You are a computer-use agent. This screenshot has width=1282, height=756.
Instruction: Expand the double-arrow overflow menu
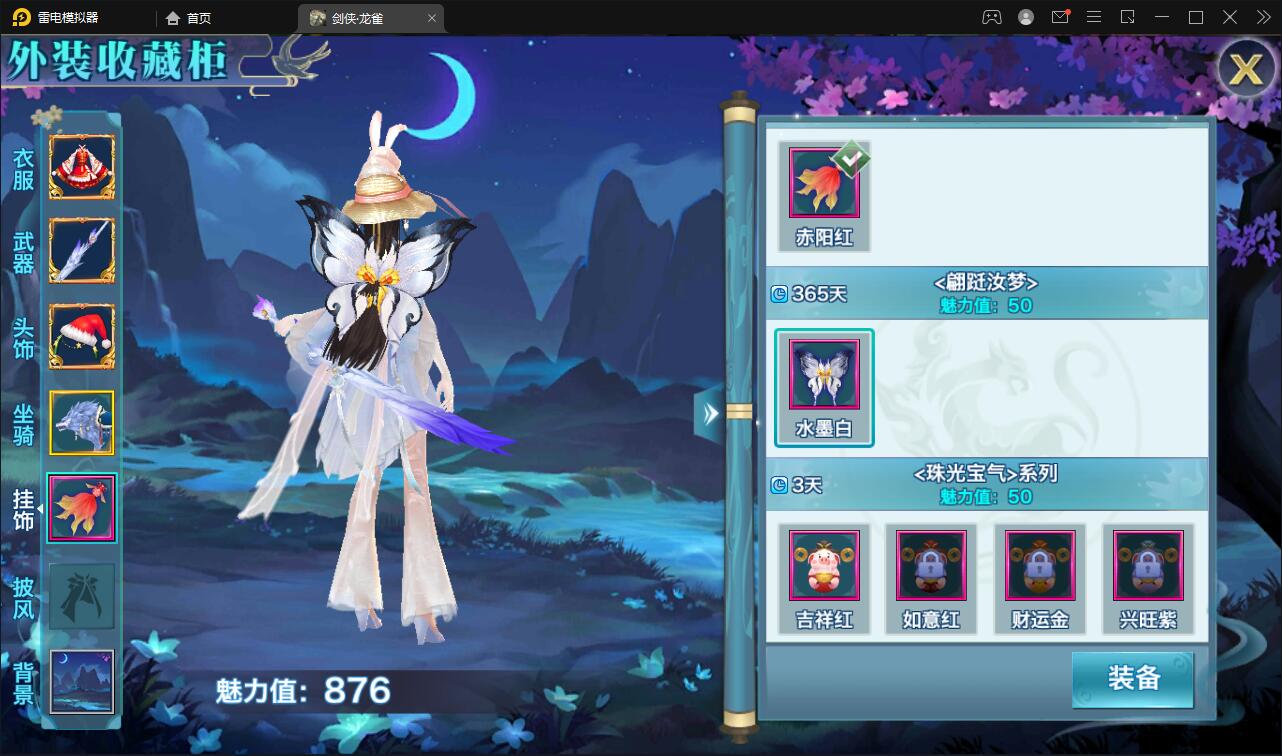[x=1262, y=17]
